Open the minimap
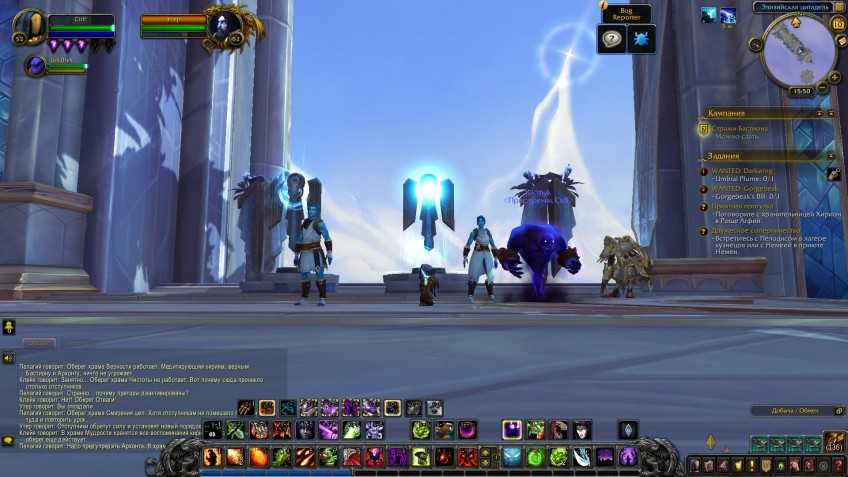Viewport: 848px width, 477px height. [x=798, y=48]
